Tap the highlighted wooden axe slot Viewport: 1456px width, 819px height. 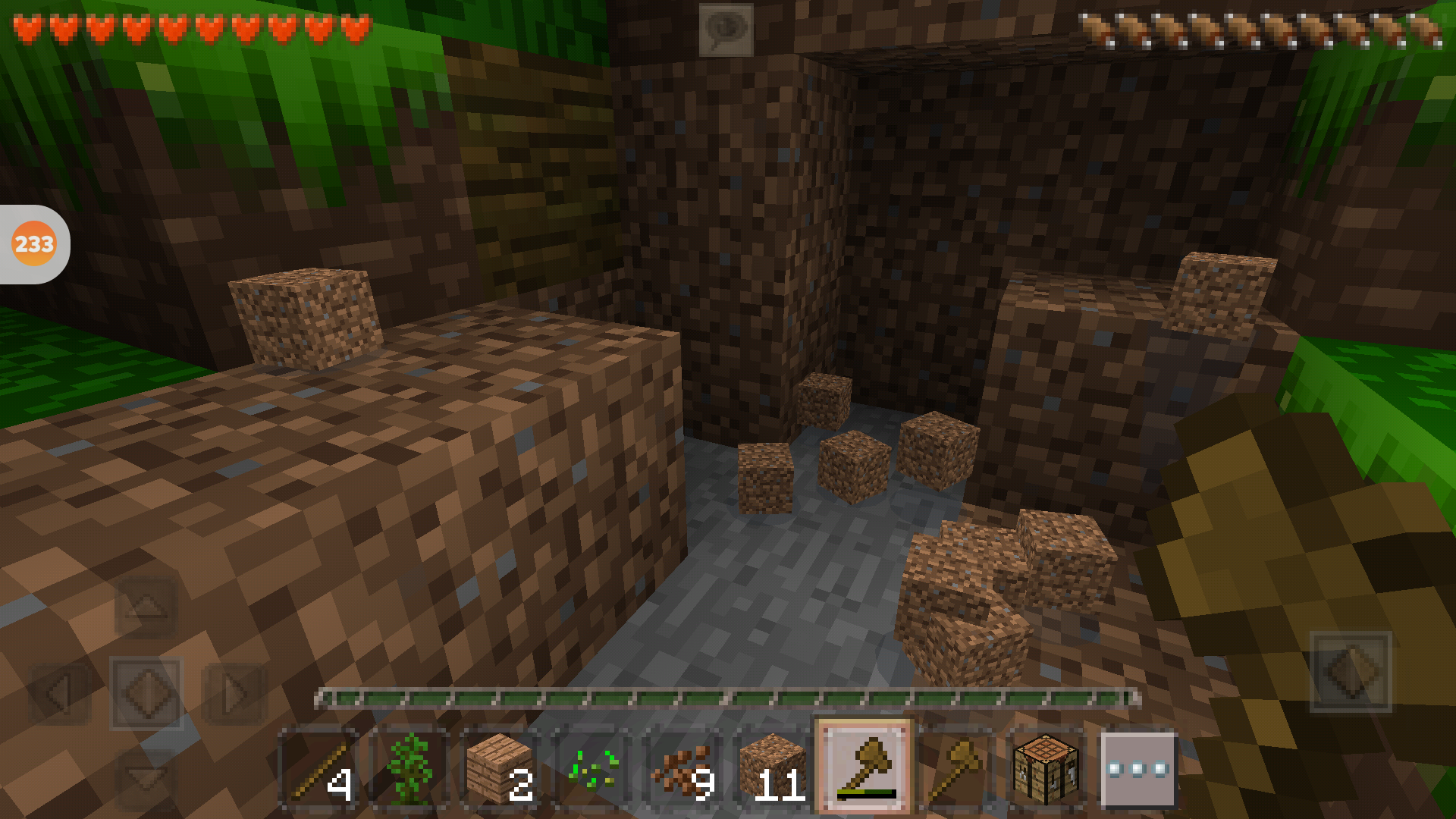tap(864, 767)
